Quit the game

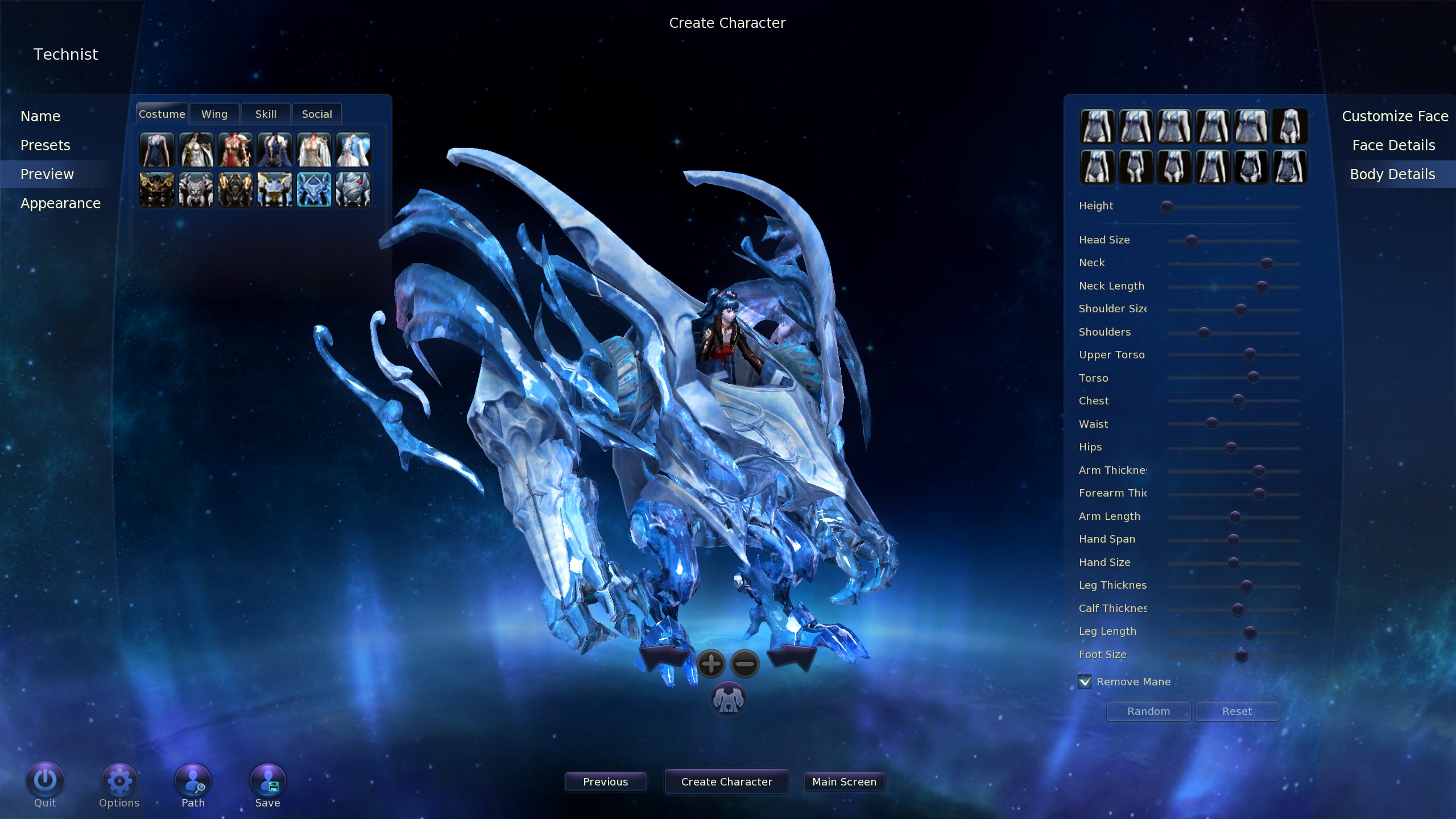45,783
